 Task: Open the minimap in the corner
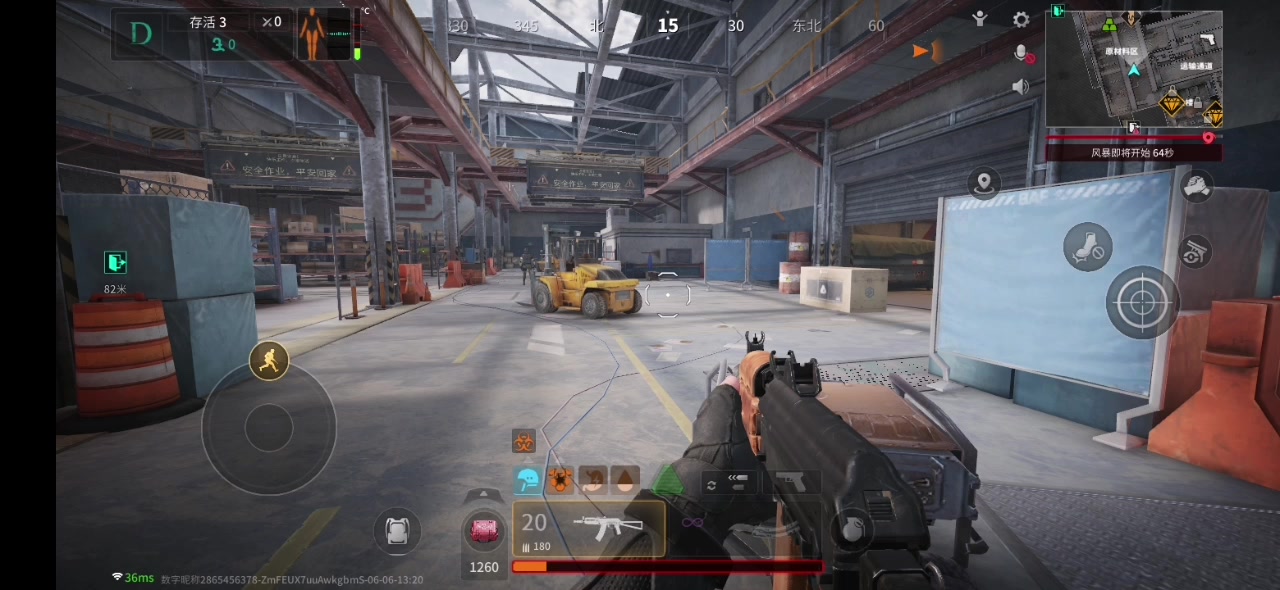click(x=1134, y=70)
